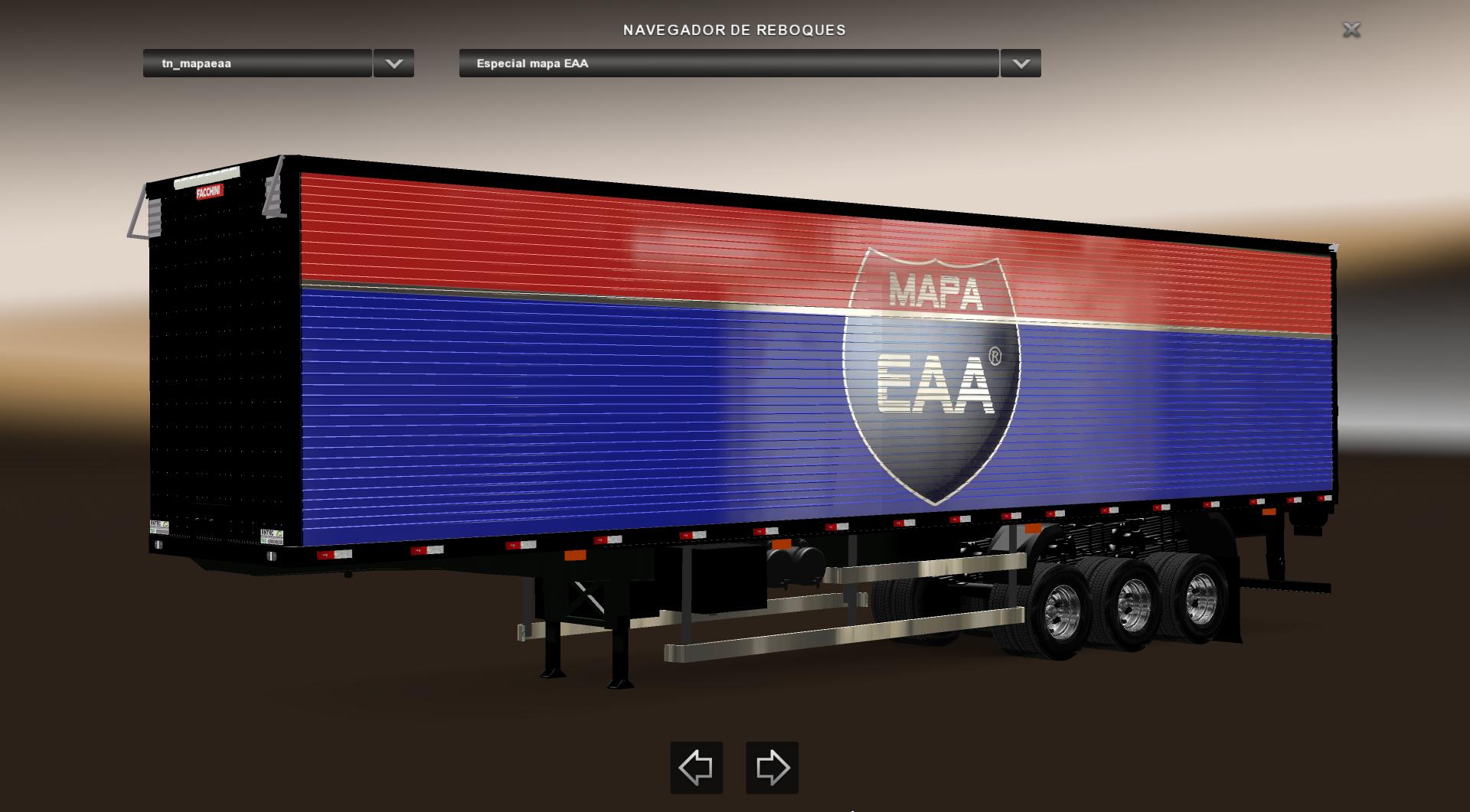The image size is (1470, 812).
Task: Close the Navegador de Reboques window
Action: pos(1351,30)
